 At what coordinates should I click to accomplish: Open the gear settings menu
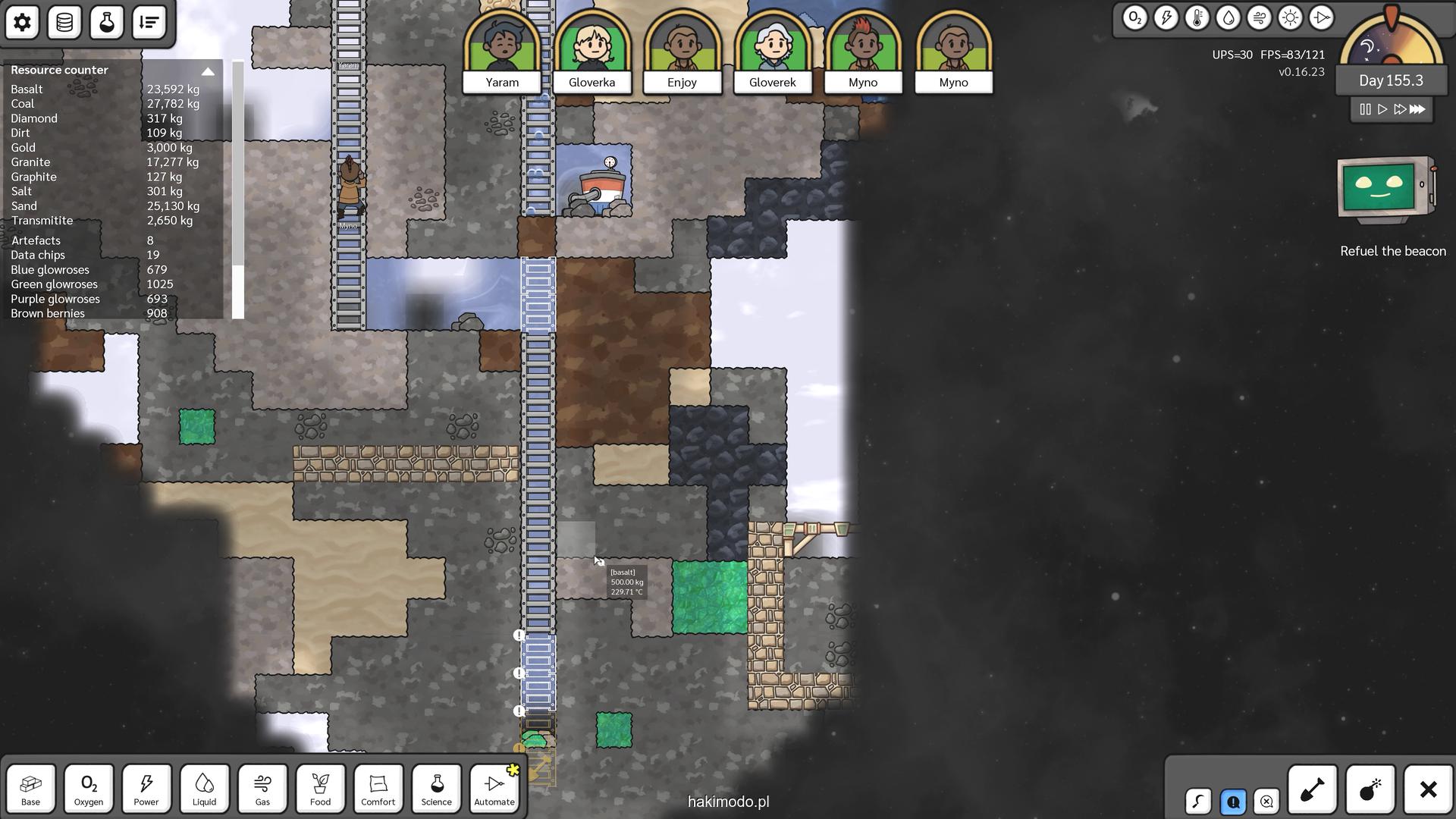point(22,22)
